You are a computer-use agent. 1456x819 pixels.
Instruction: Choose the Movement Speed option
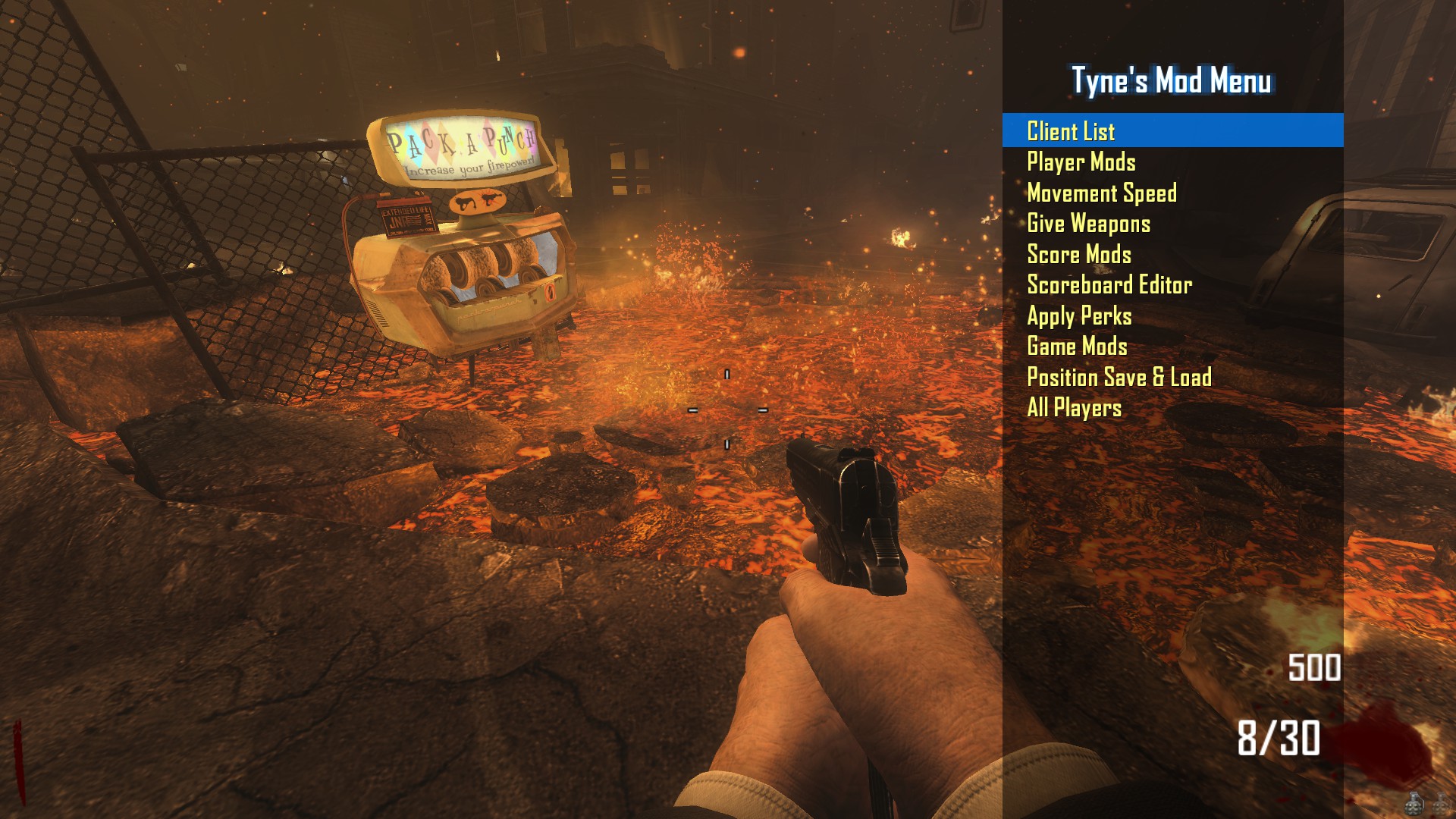pos(1101,193)
